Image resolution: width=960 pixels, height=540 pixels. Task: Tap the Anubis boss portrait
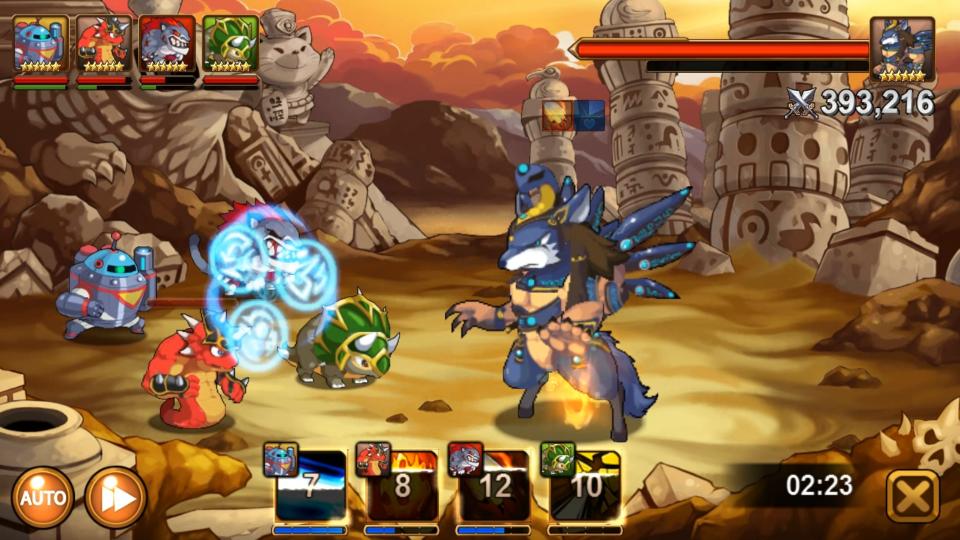tap(901, 48)
